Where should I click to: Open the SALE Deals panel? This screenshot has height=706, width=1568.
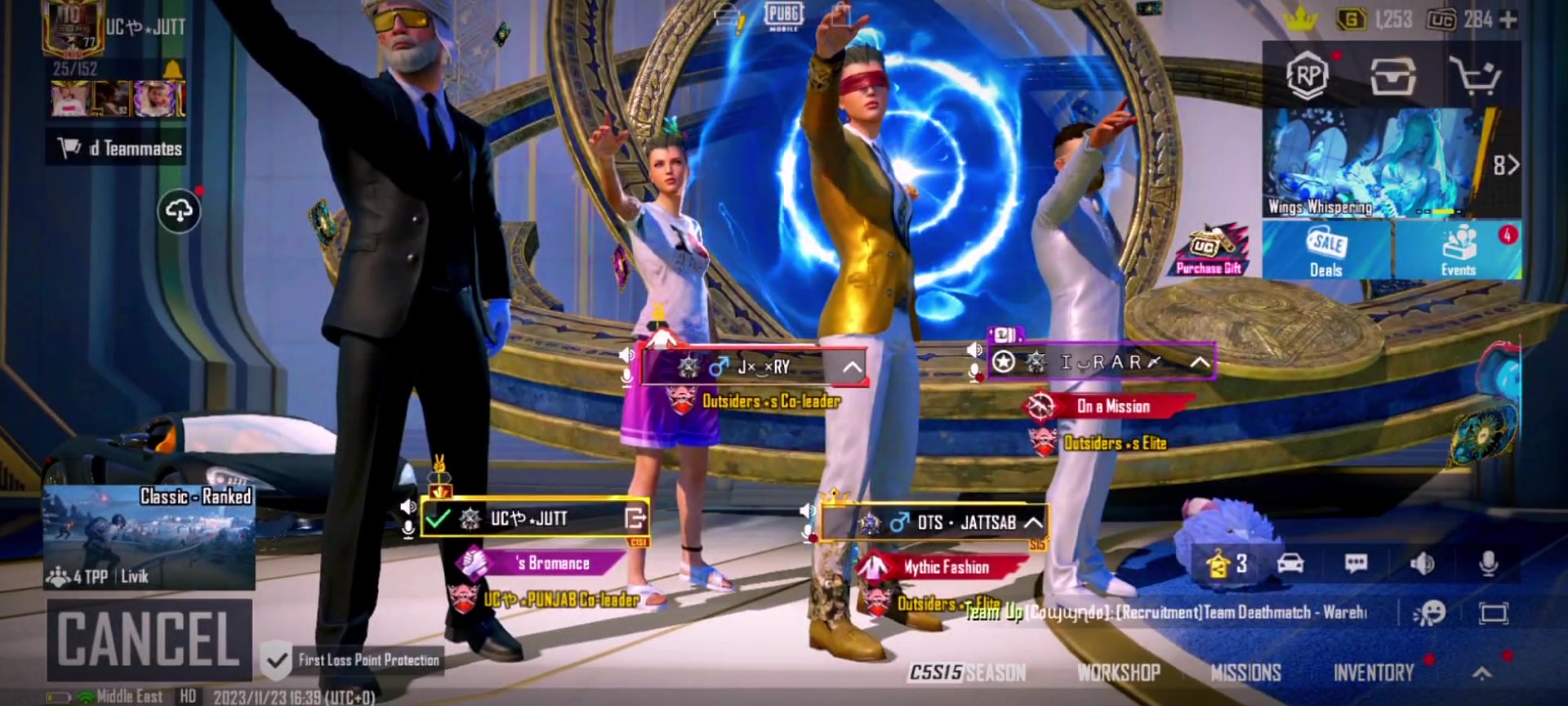click(x=1326, y=251)
